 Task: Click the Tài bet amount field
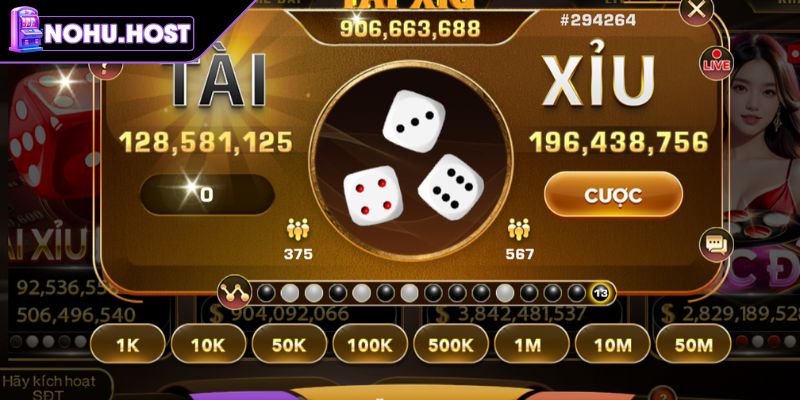[207, 194]
